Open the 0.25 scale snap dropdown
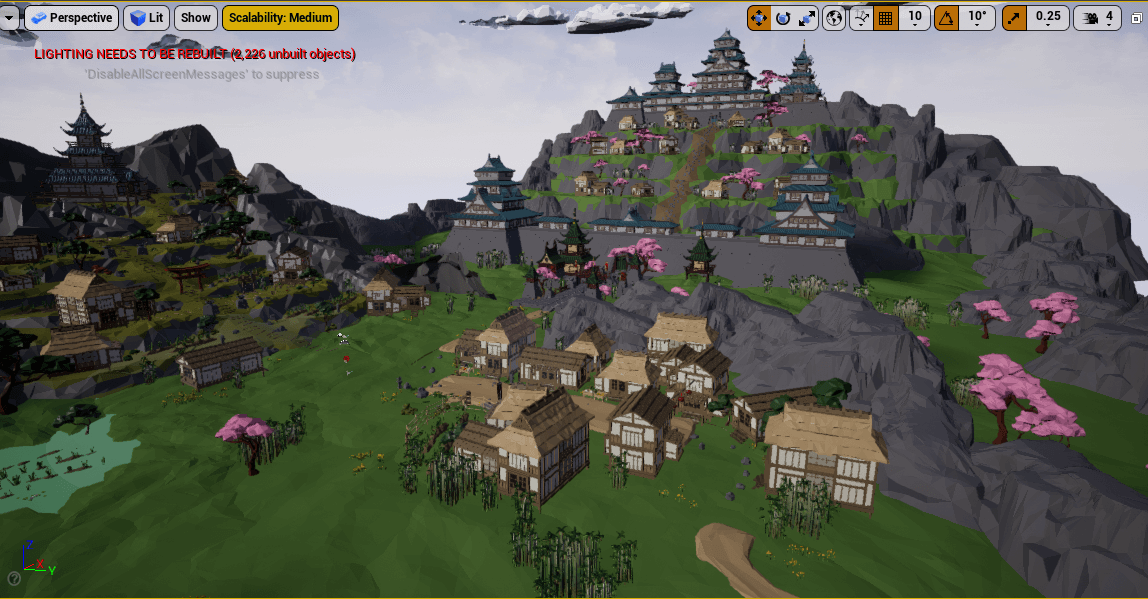Image resolution: width=1148 pixels, height=599 pixels. tap(1048, 18)
